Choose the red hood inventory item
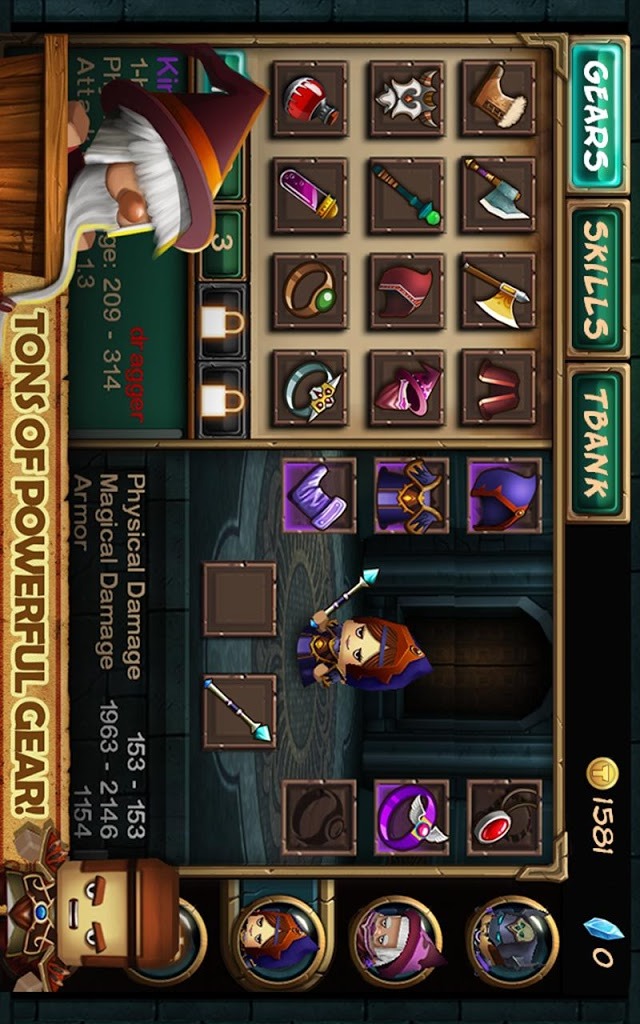This screenshot has width=640, height=1024. [406, 291]
